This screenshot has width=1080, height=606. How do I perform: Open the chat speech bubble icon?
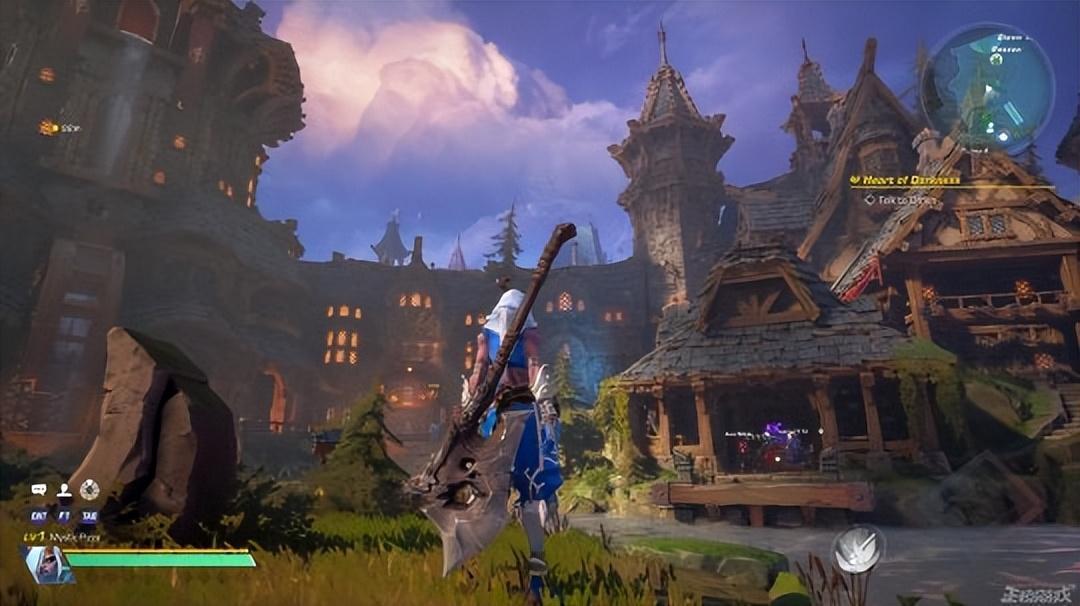point(39,490)
